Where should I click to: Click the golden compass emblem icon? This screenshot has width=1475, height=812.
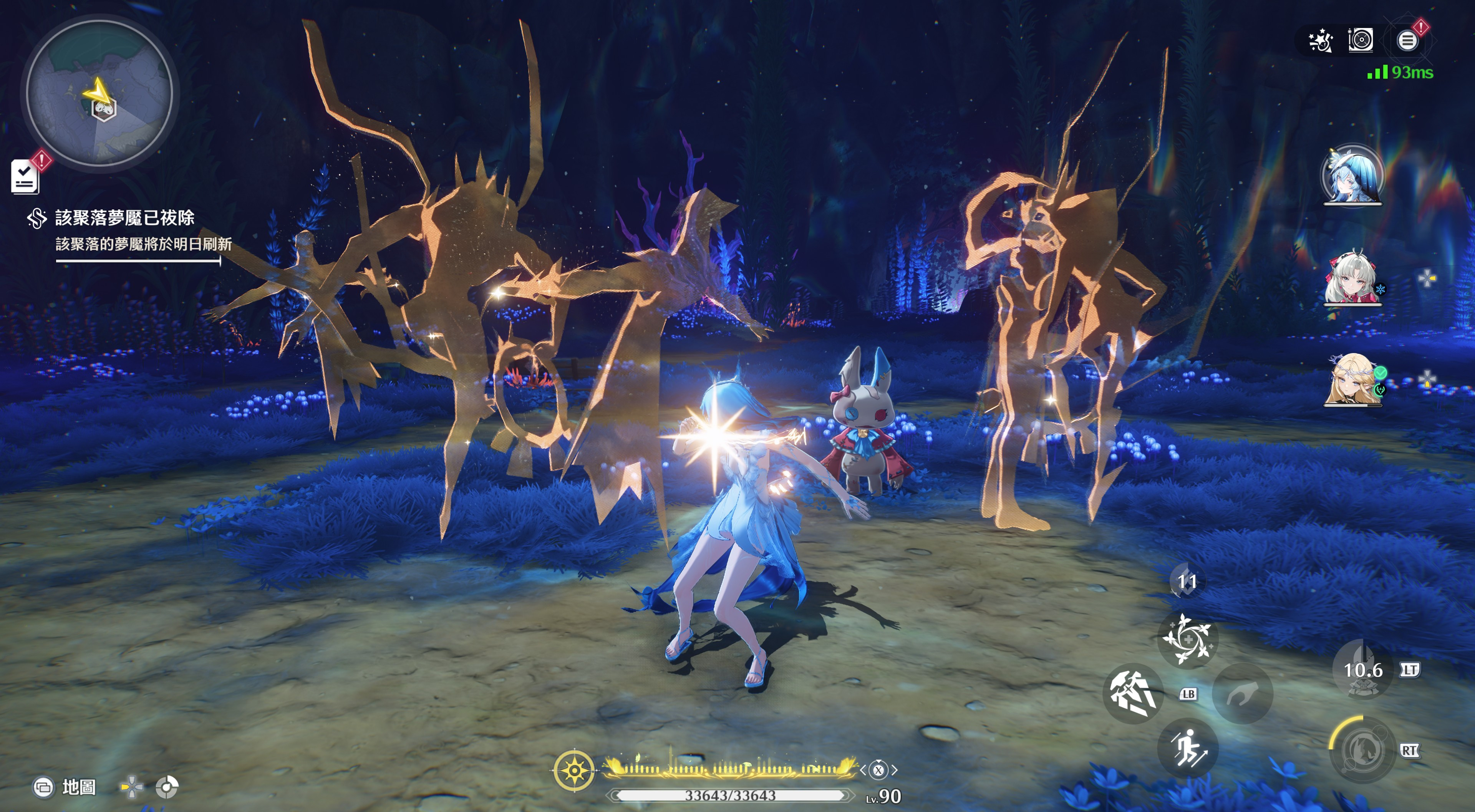click(x=574, y=770)
